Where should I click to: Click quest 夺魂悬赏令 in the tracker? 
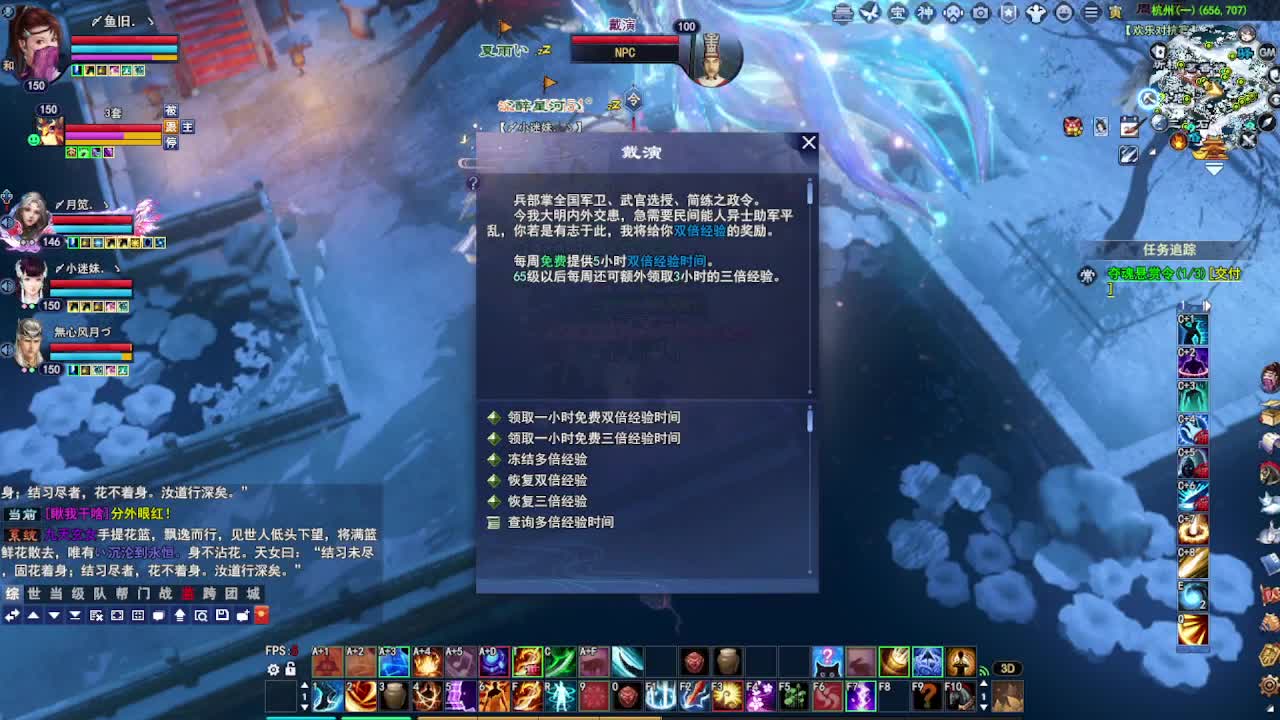tap(1155, 272)
